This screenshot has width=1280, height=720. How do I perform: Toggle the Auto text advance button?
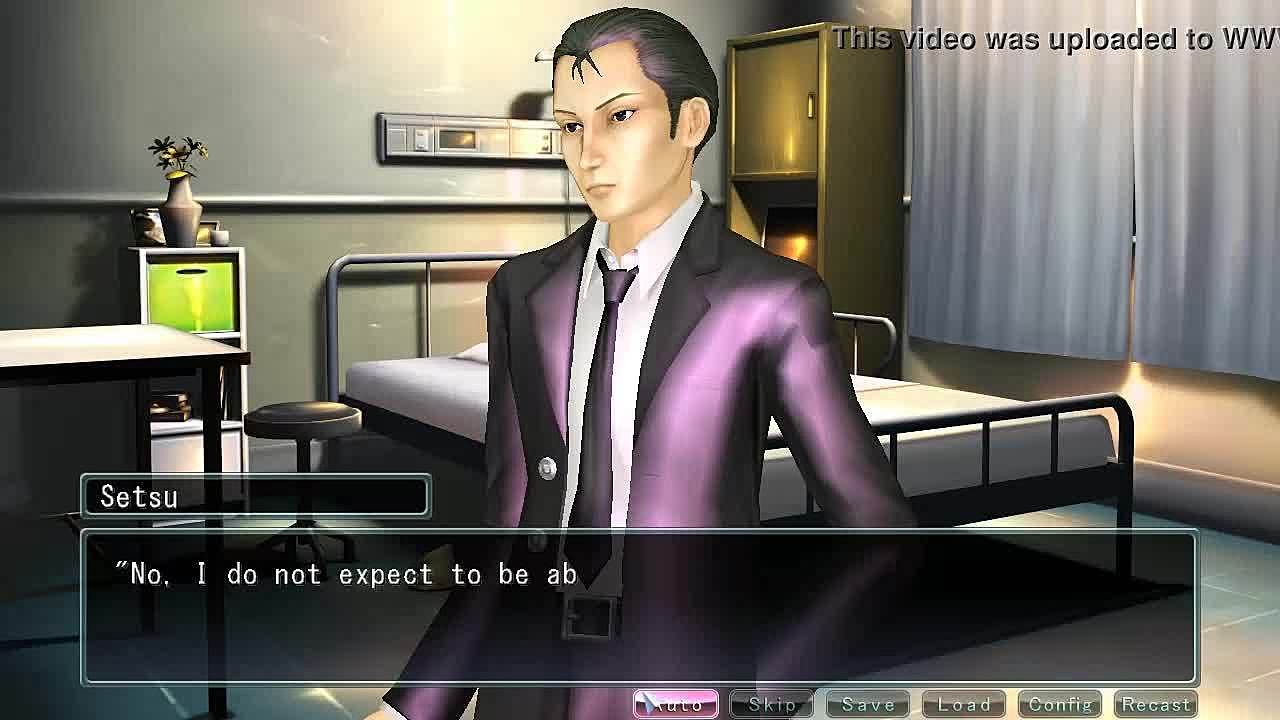click(676, 704)
